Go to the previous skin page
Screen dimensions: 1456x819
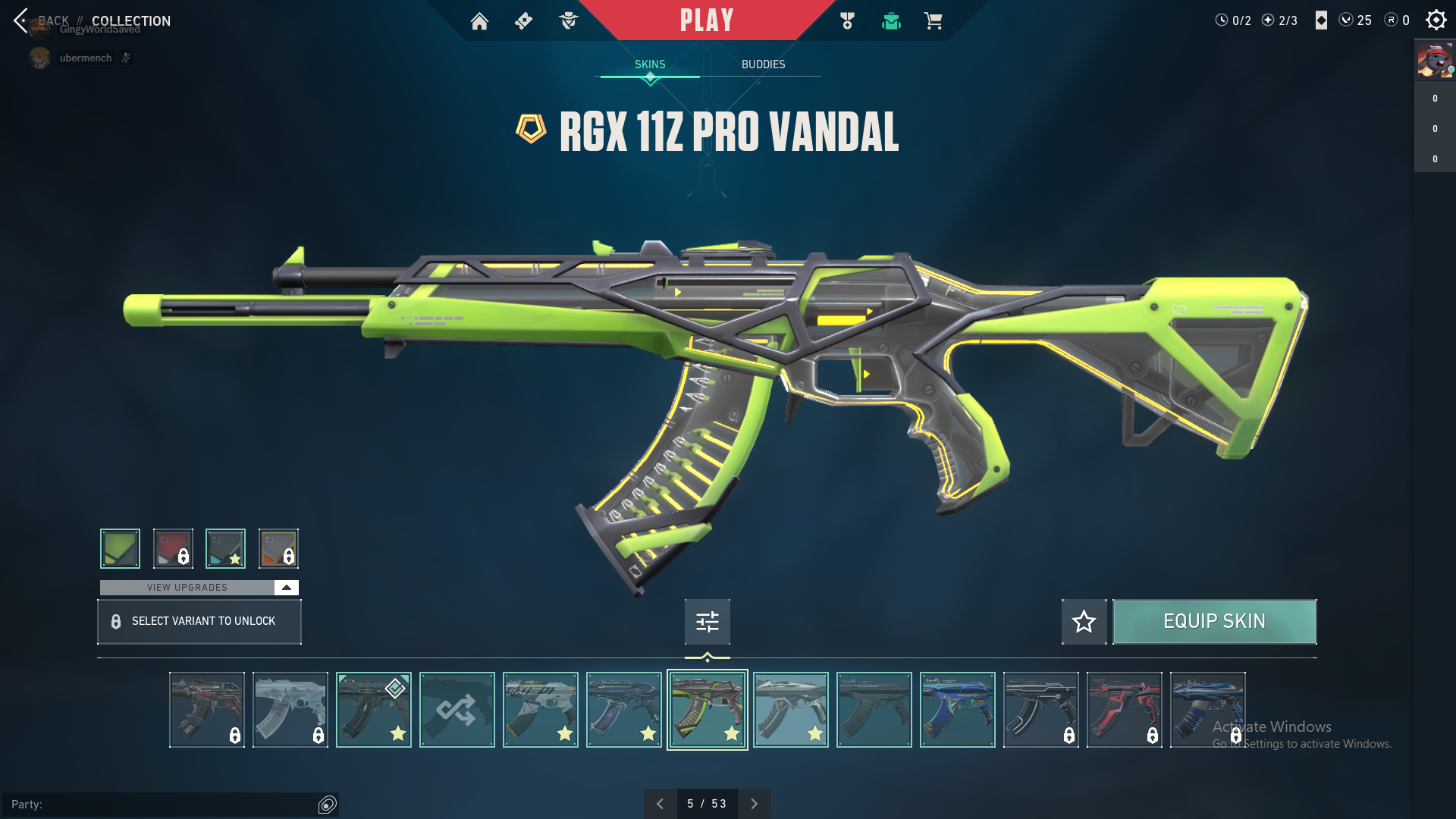coord(660,804)
